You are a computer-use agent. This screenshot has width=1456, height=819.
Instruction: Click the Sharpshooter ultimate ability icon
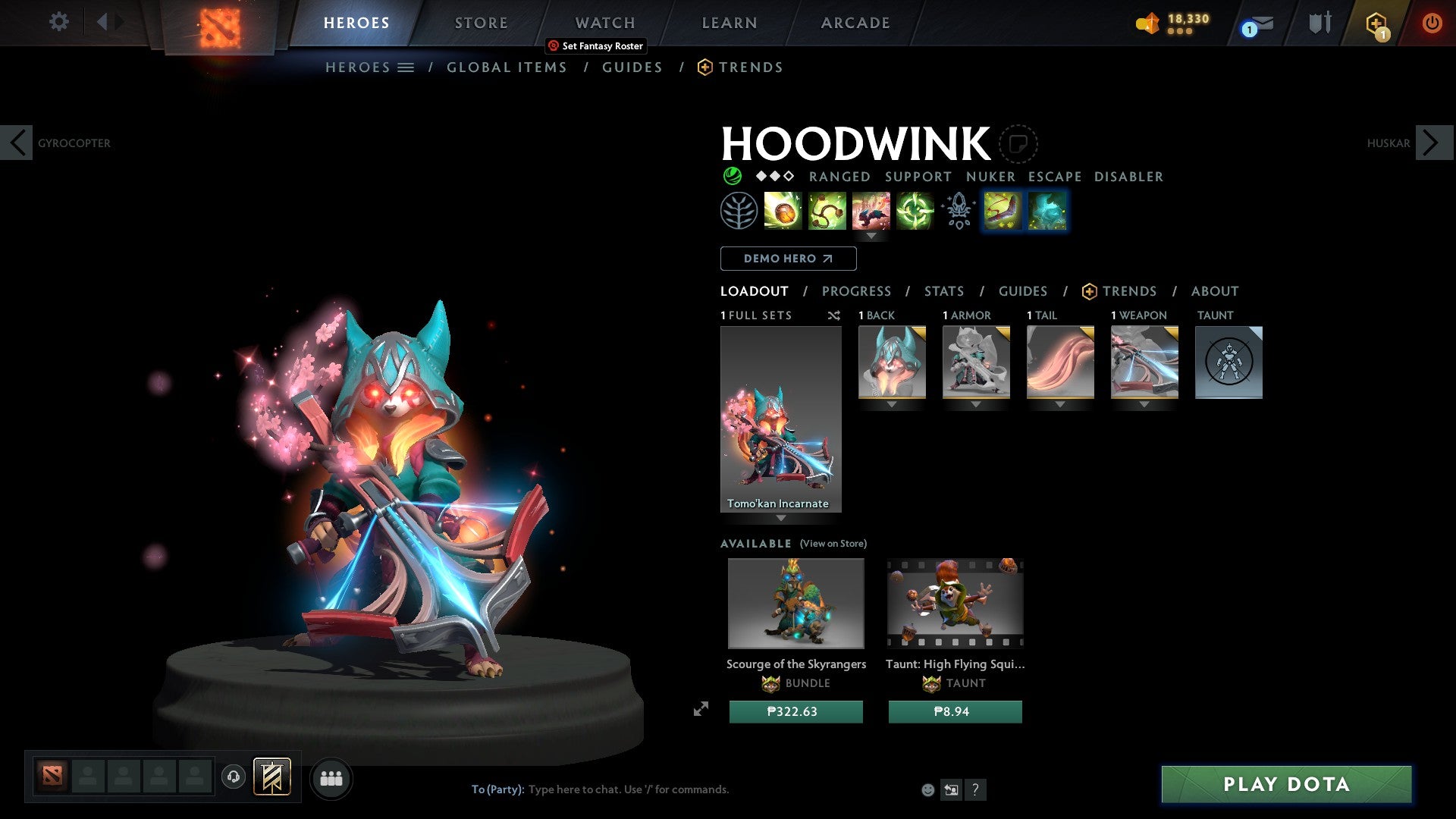click(x=915, y=211)
